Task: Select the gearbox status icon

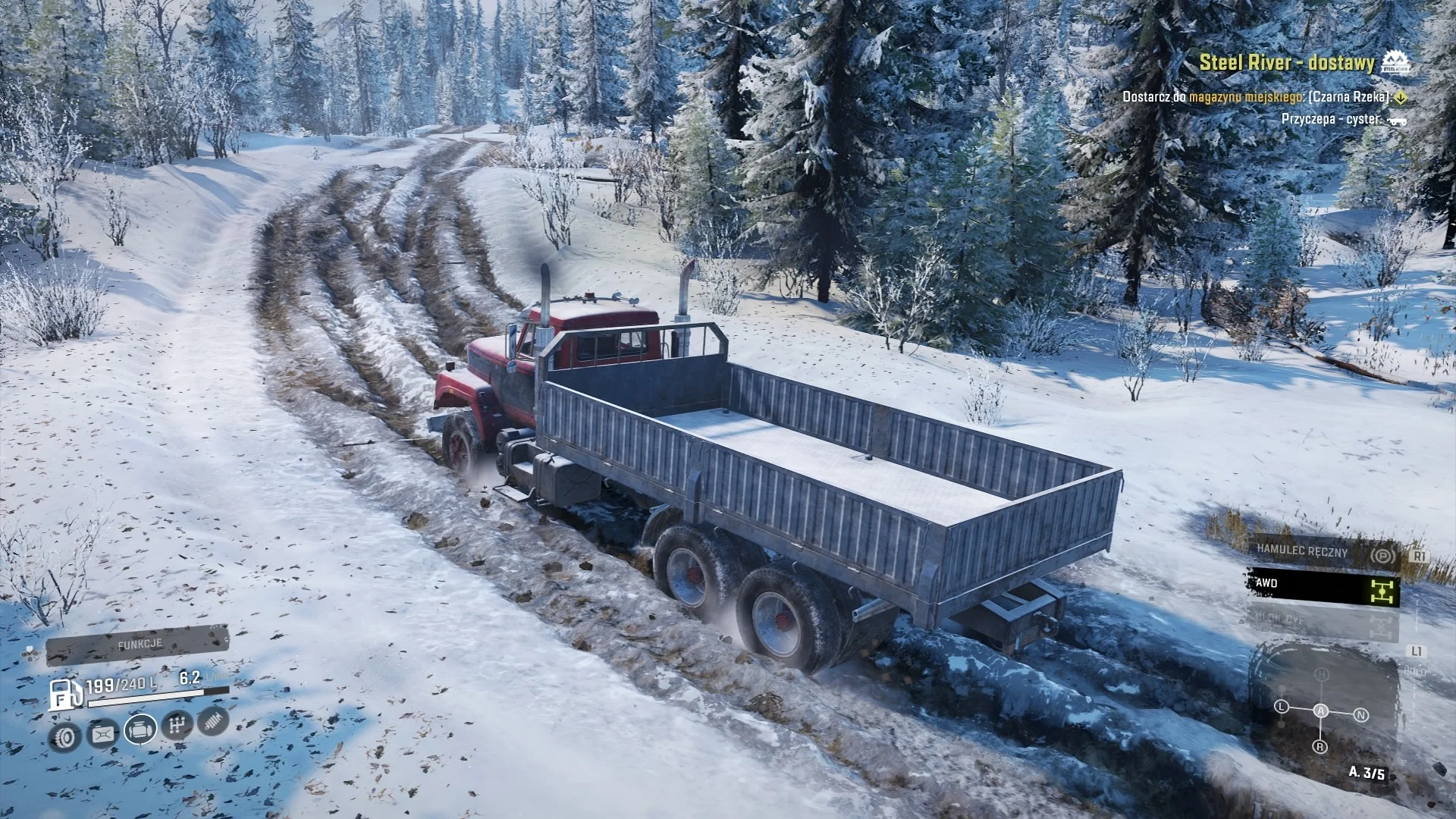Action: [177, 726]
